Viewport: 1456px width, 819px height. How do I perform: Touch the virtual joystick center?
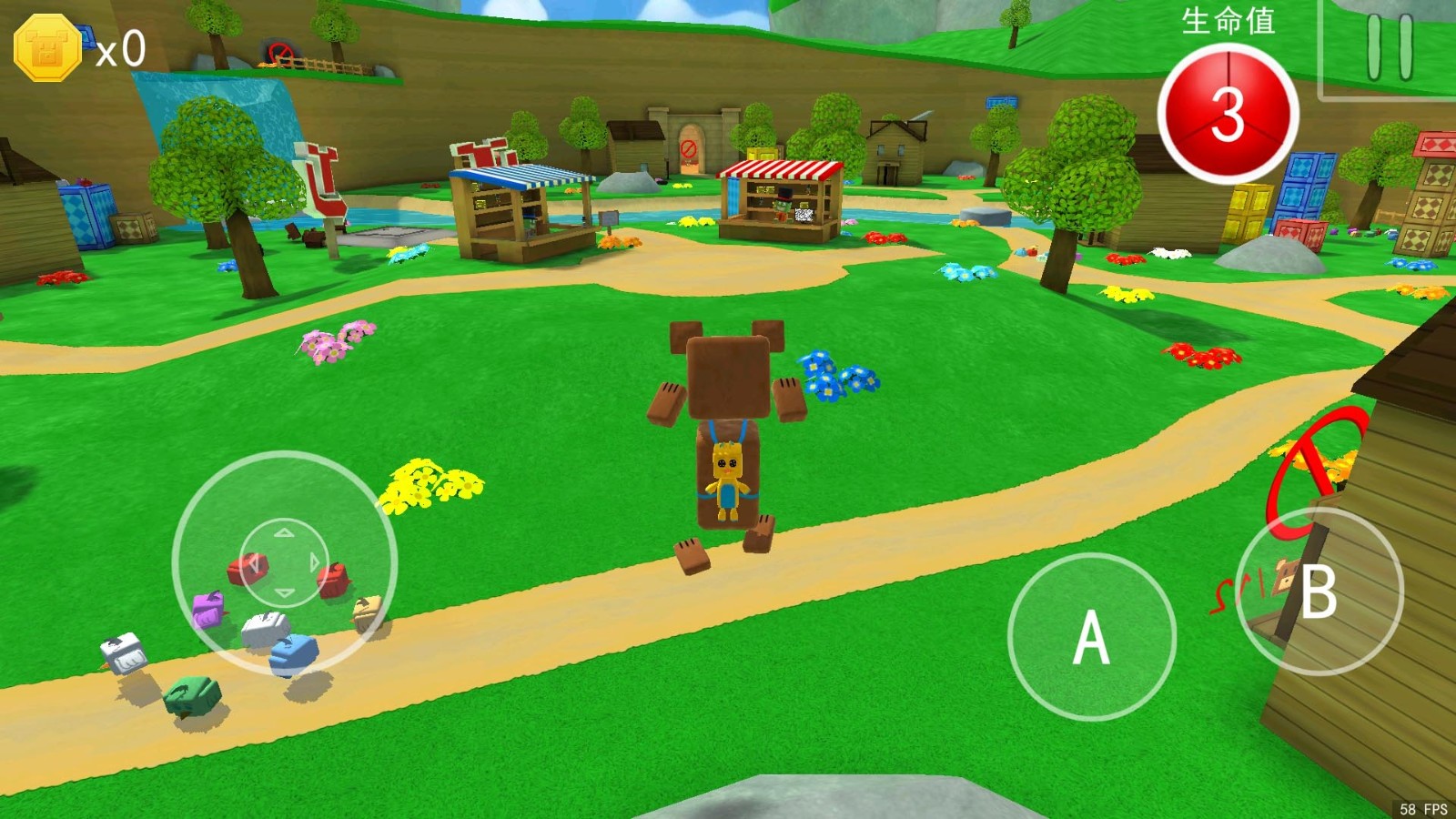284,563
